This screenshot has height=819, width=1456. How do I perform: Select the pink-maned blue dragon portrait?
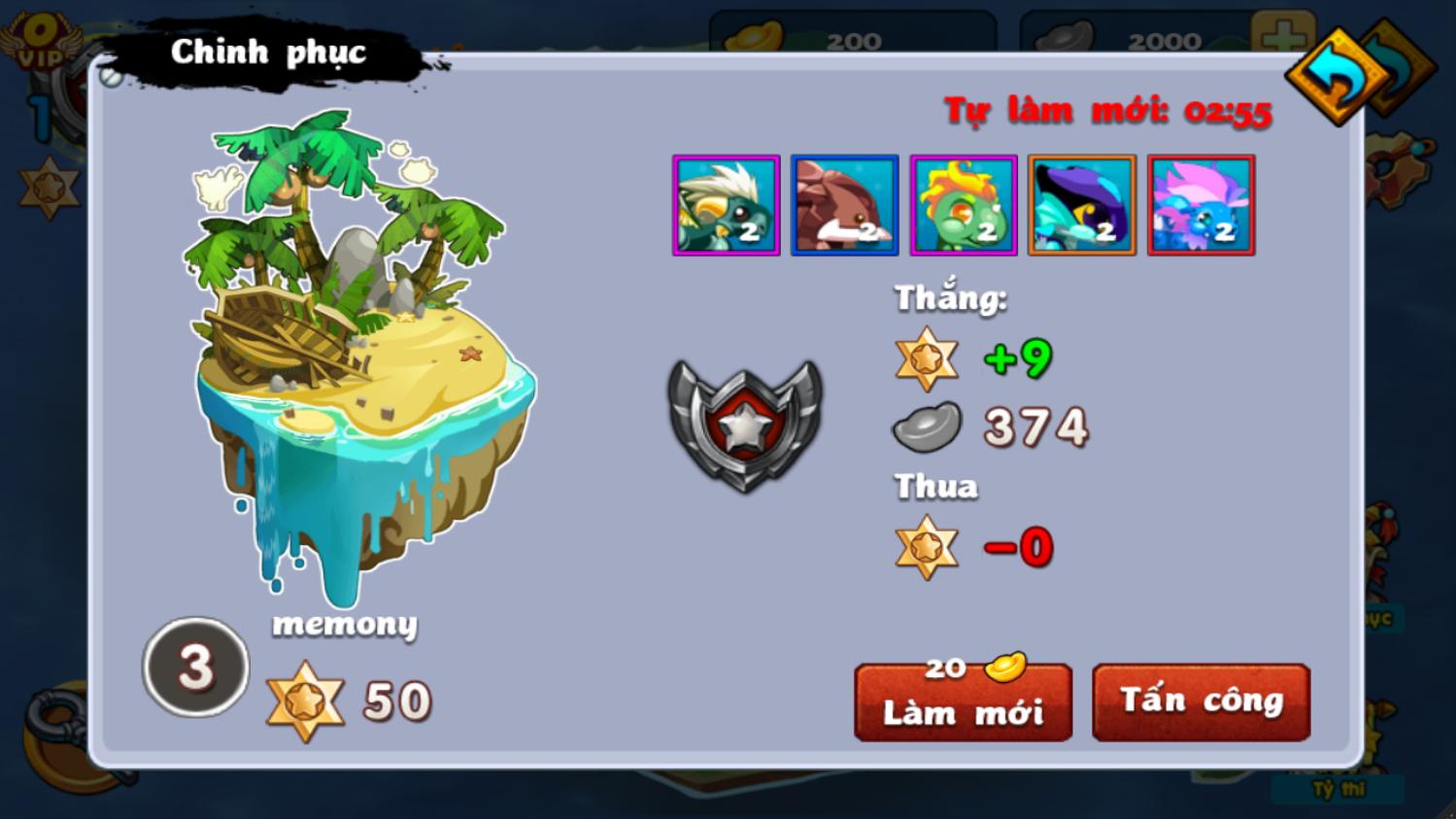click(x=1201, y=206)
